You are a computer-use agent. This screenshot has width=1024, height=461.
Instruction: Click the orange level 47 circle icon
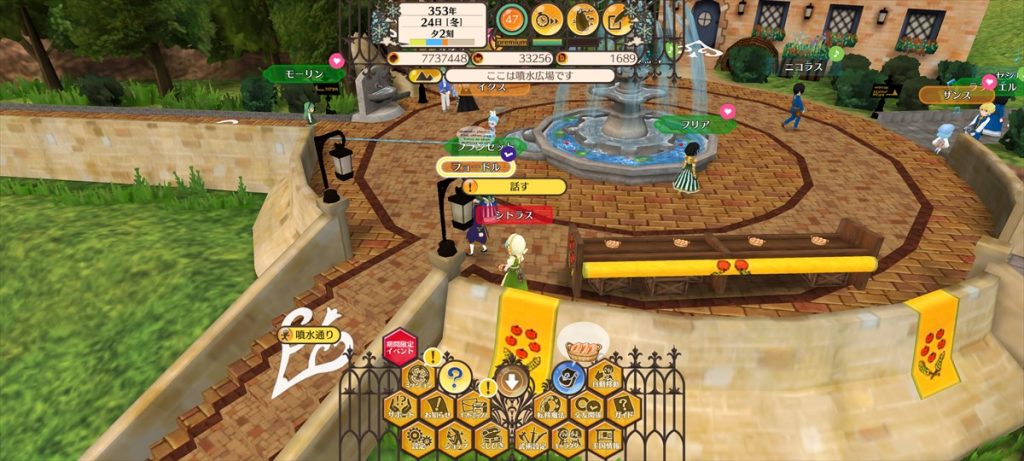tap(512, 17)
